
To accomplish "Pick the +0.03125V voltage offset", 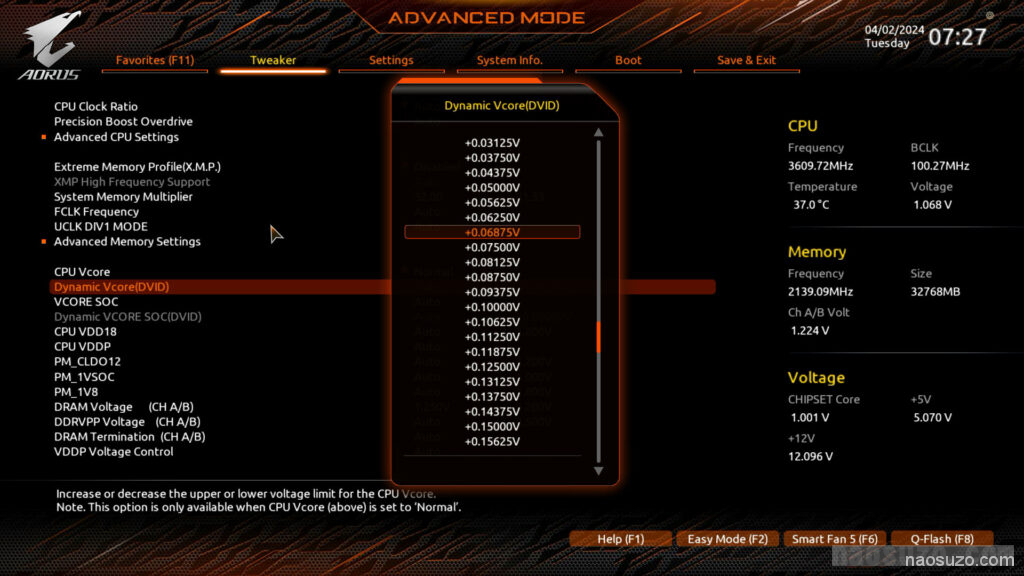I will click(492, 142).
